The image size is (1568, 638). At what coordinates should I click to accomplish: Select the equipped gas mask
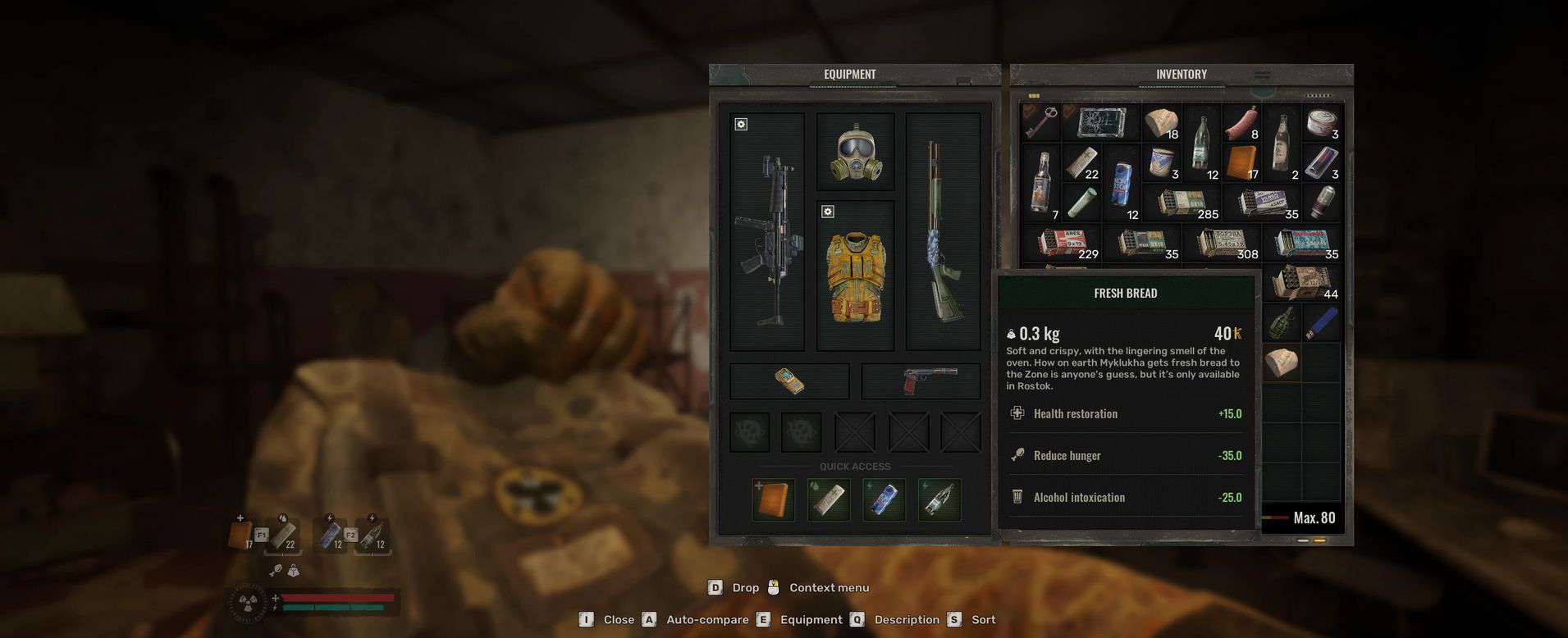pos(855,153)
